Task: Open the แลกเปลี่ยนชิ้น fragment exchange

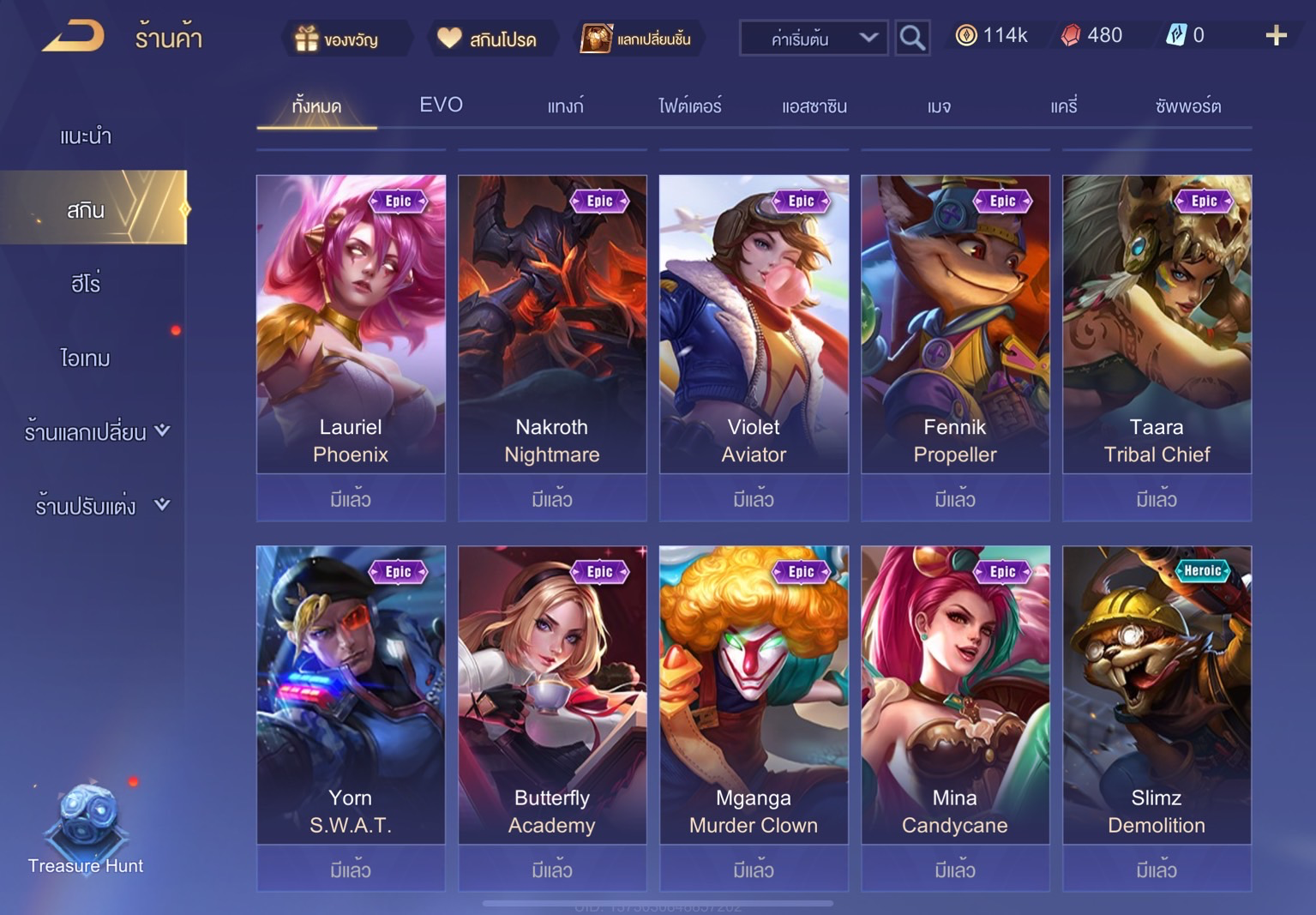Action: 637,39
